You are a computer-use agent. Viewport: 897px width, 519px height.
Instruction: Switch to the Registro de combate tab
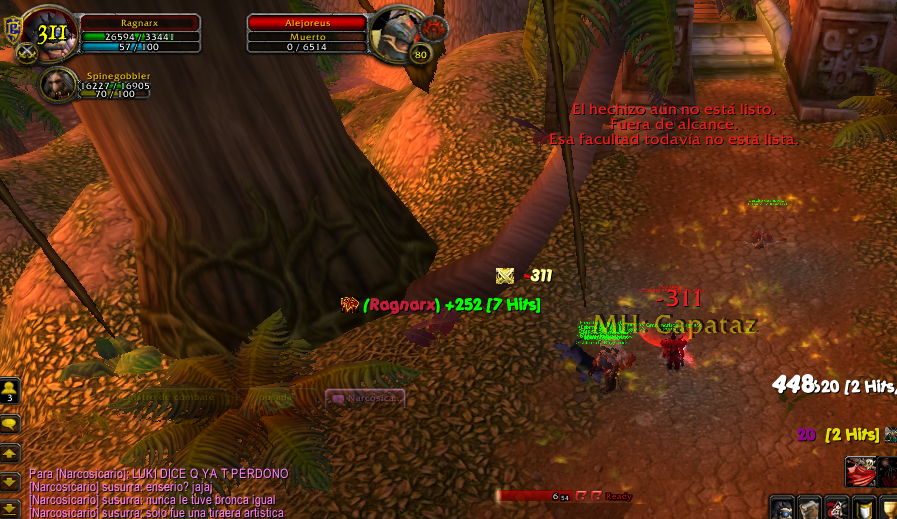click(x=180, y=398)
